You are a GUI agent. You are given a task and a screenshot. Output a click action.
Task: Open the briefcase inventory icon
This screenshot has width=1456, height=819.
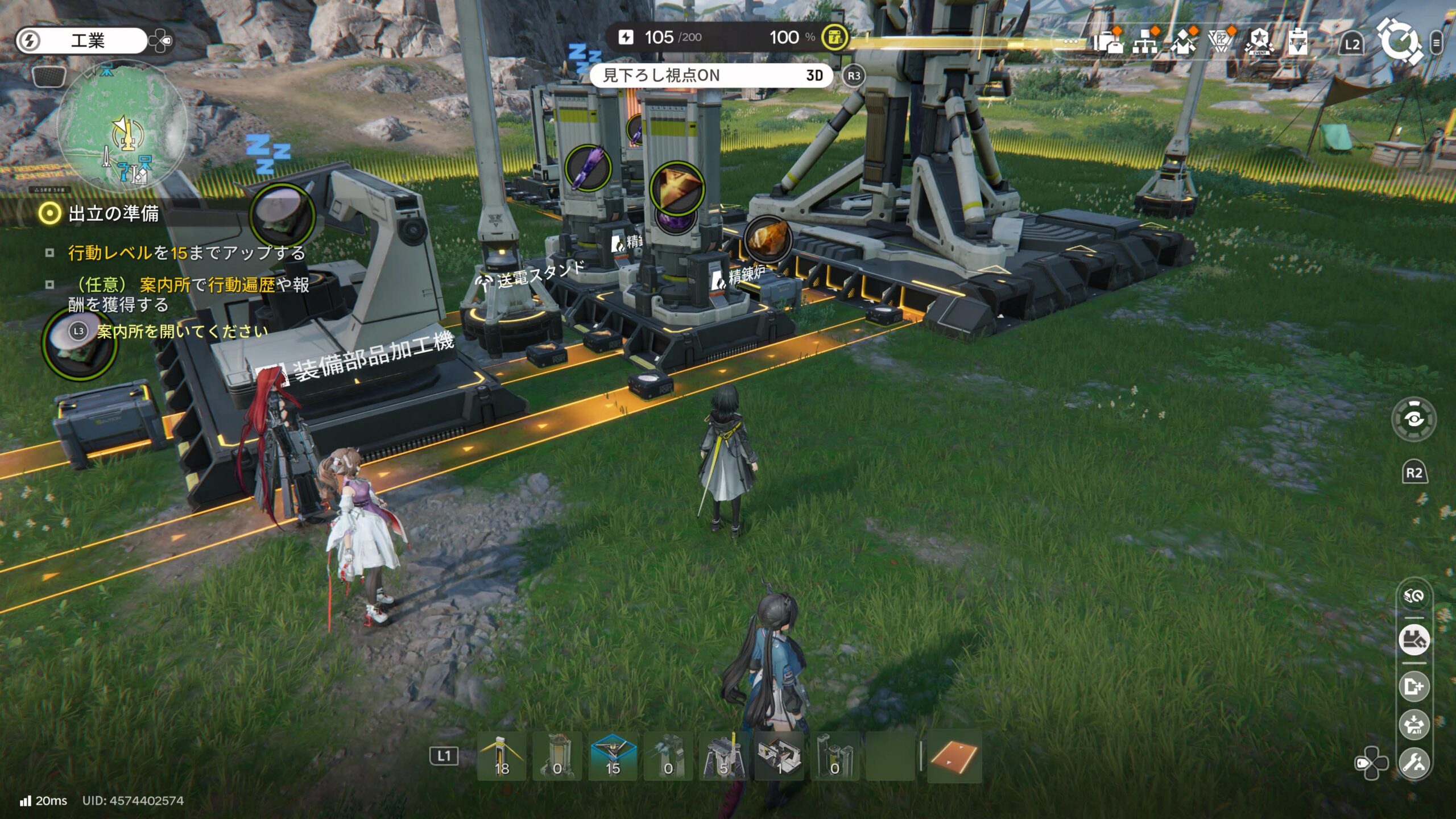tap(1108, 42)
